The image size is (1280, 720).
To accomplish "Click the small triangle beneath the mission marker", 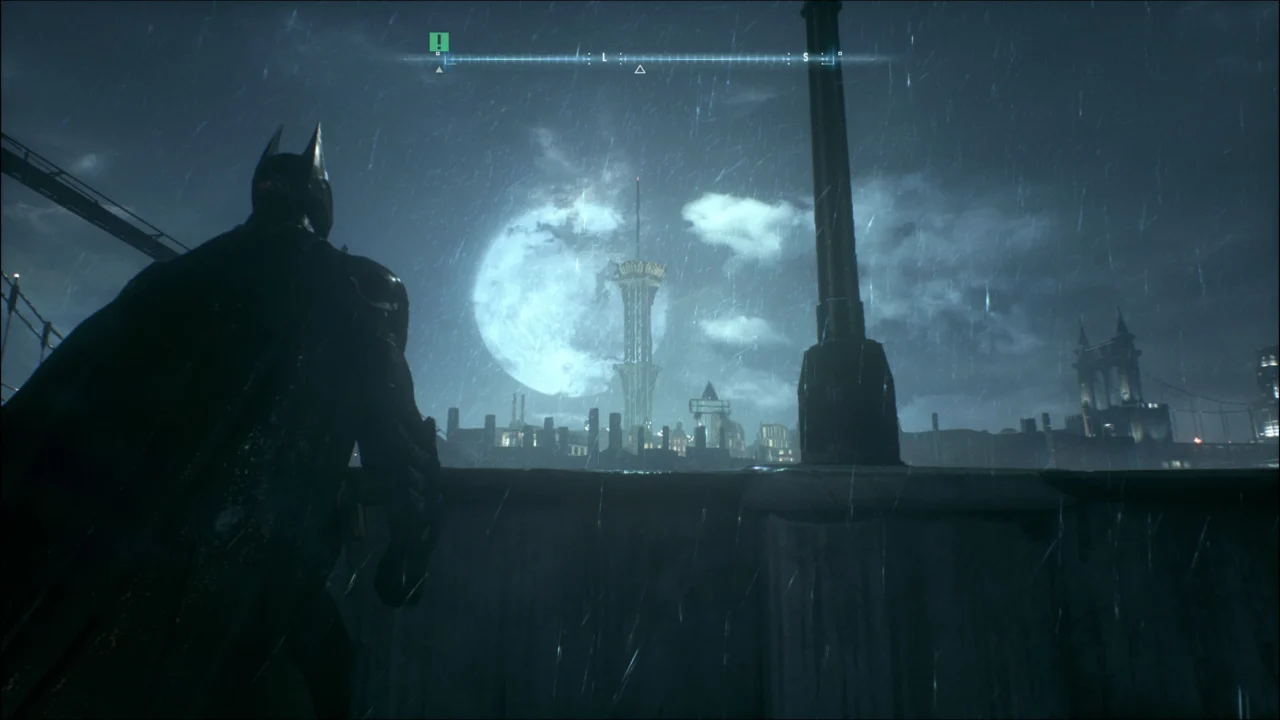I will click(438, 68).
